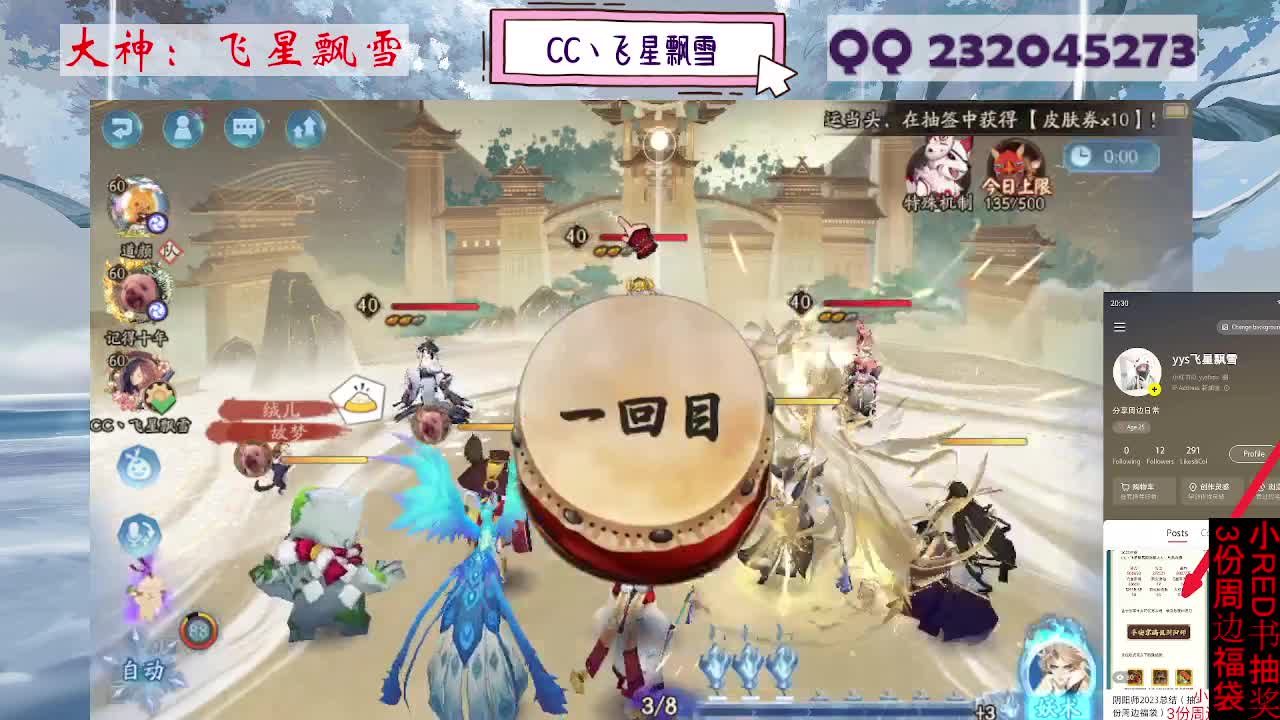The height and width of the screenshot is (720, 1280).
Task: Click the share arrow icon near top-left
Action: tap(303, 129)
